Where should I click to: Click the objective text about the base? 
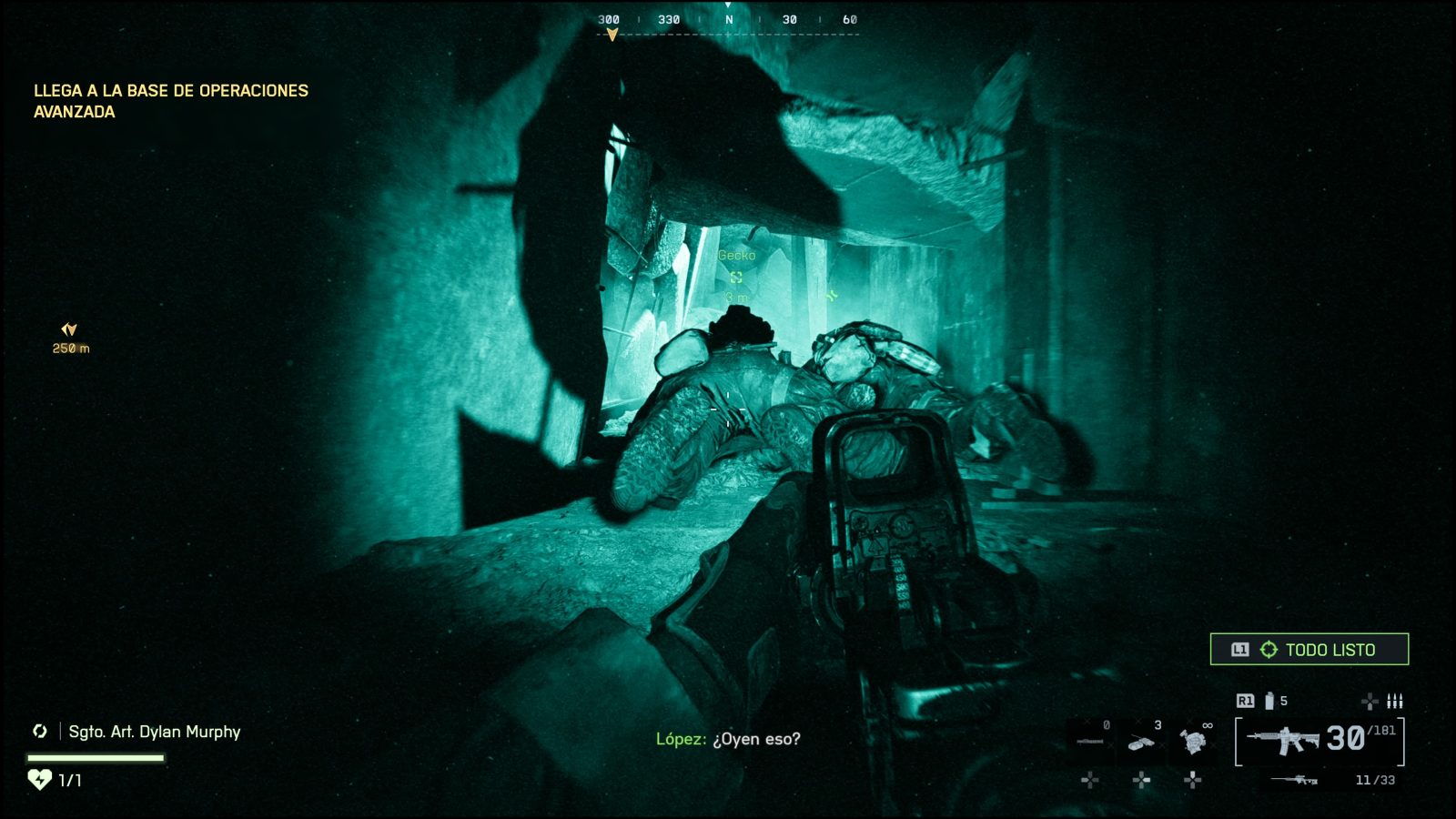point(171,101)
